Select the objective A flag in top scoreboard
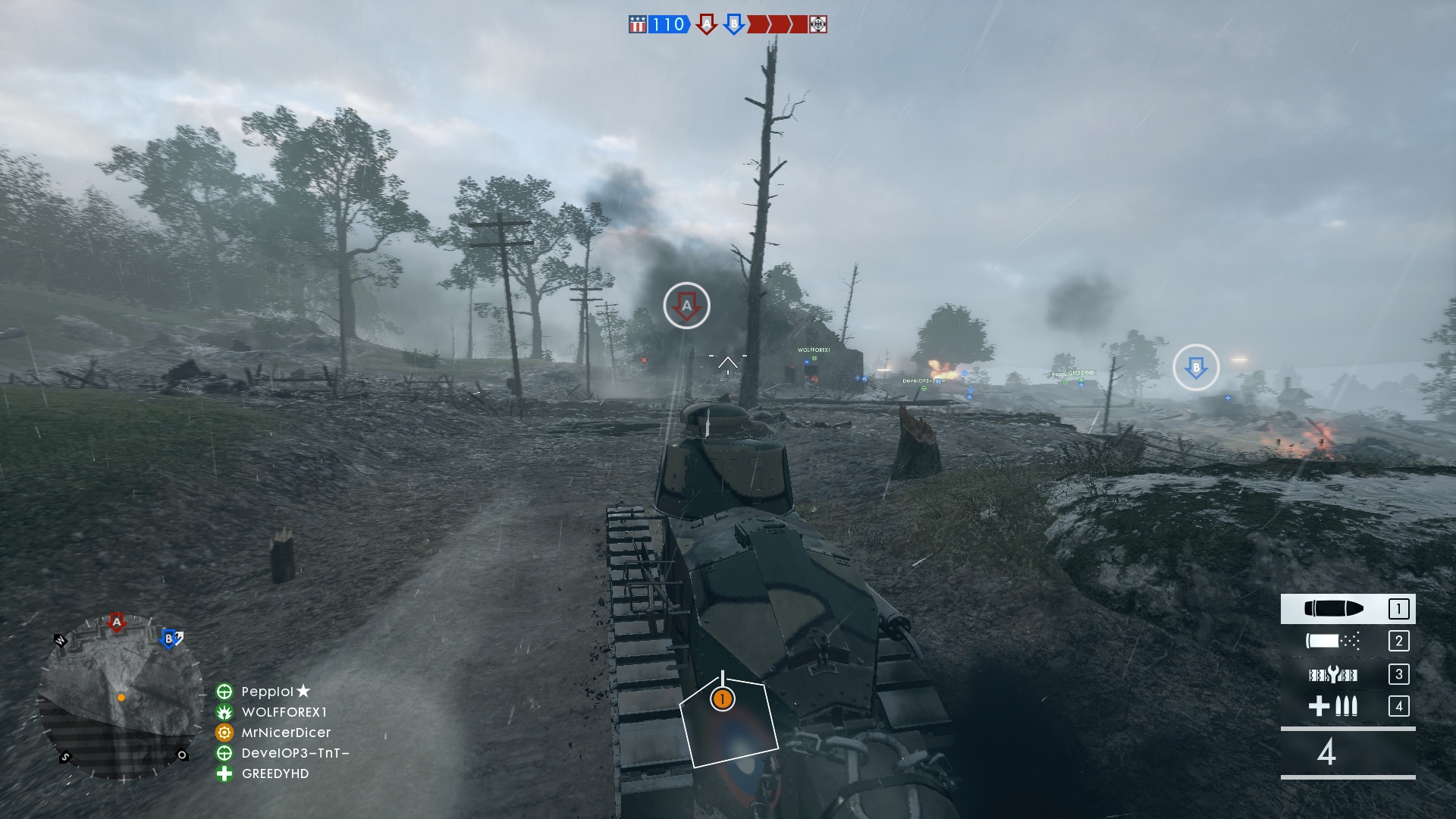 707,24
